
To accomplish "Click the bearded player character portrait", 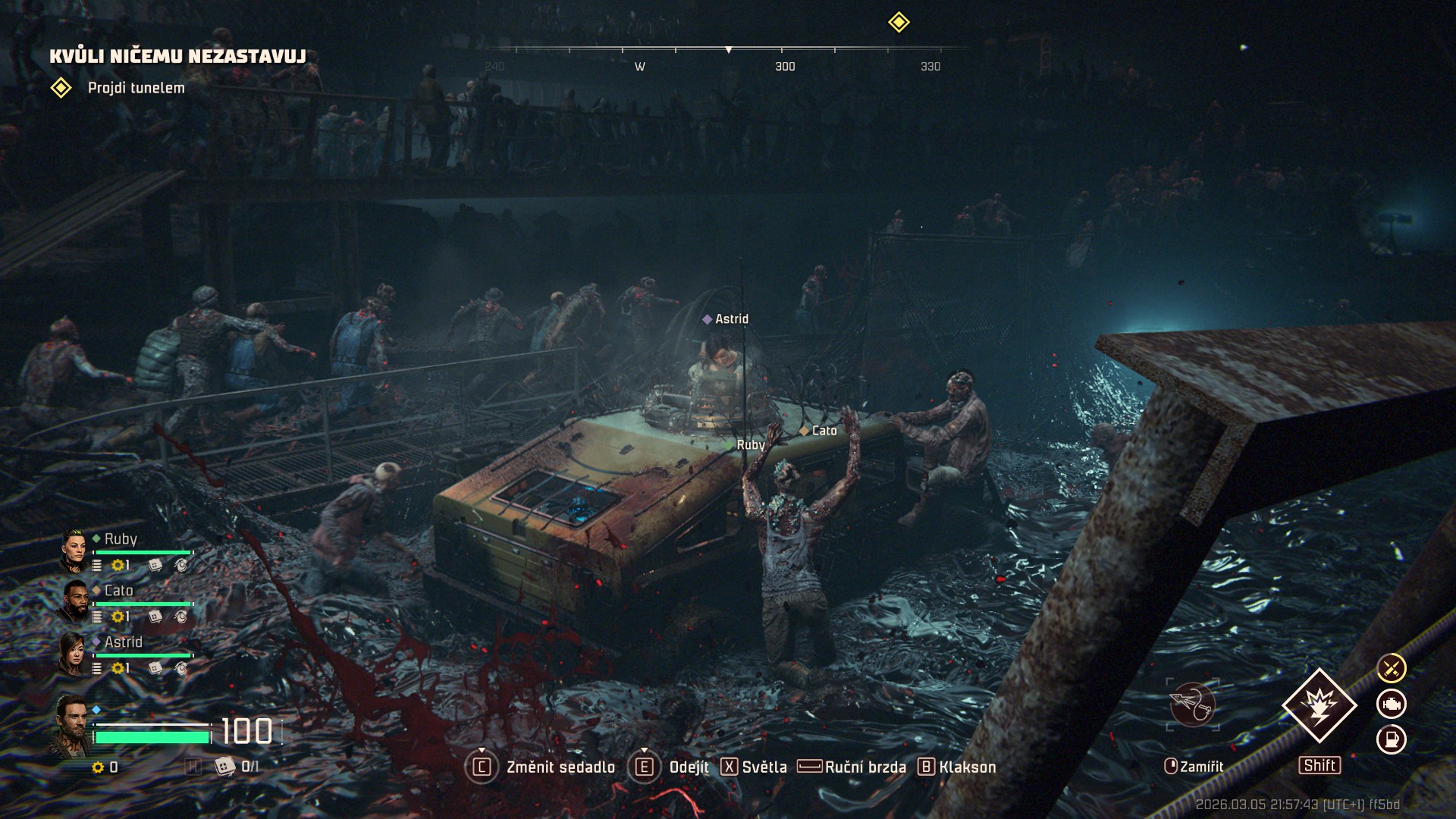I will (71, 725).
